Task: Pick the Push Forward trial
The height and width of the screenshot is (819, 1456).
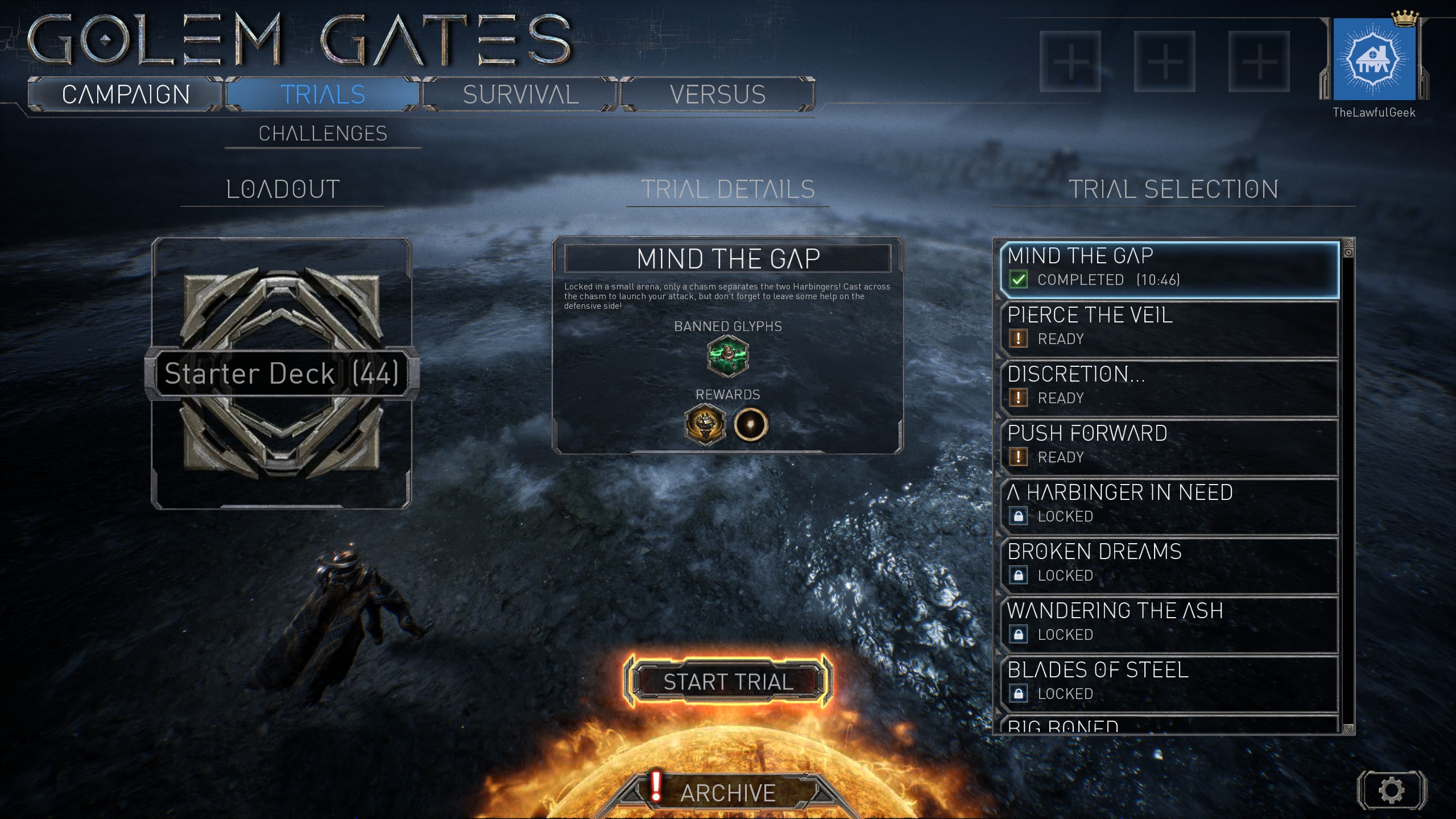Action: 1169,447
